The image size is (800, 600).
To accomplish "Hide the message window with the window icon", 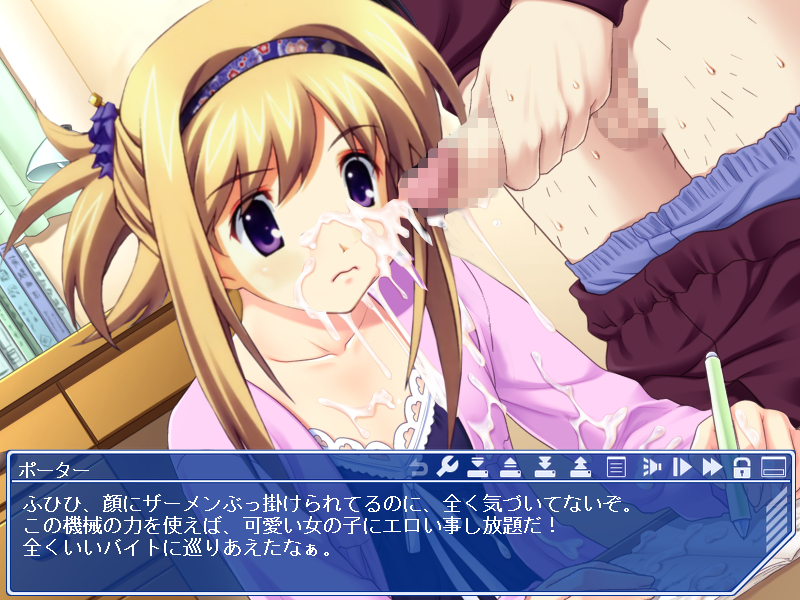I will click(x=772, y=467).
